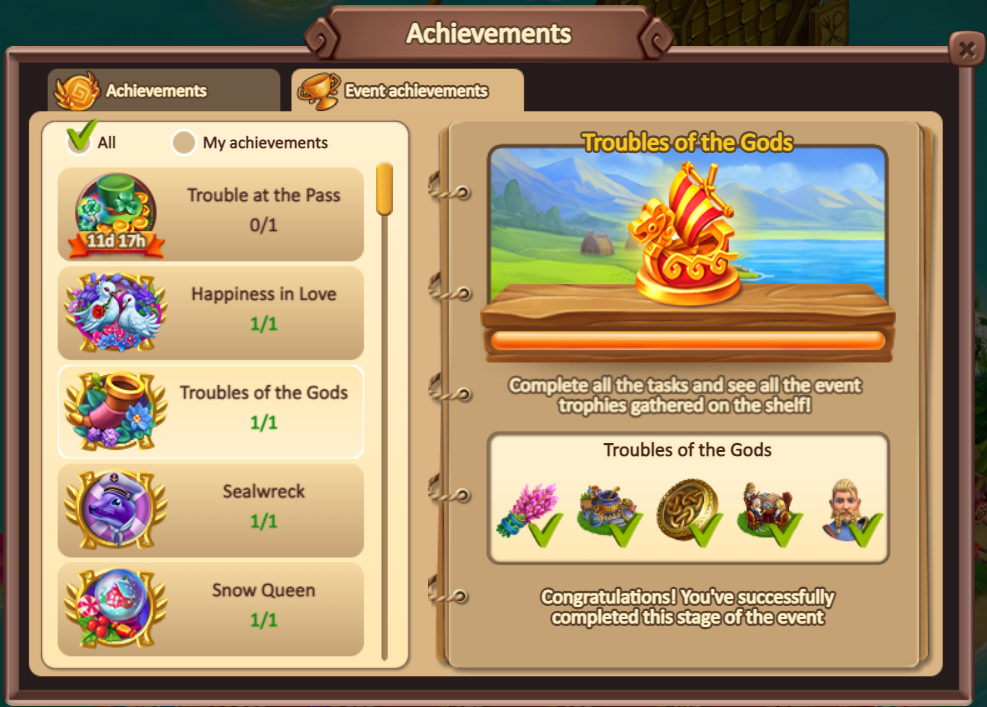The width and height of the screenshot is (987, 707).
Task: Show the Sealwreck achievement details
Action: pyautogui.click(x=211, y=509)
